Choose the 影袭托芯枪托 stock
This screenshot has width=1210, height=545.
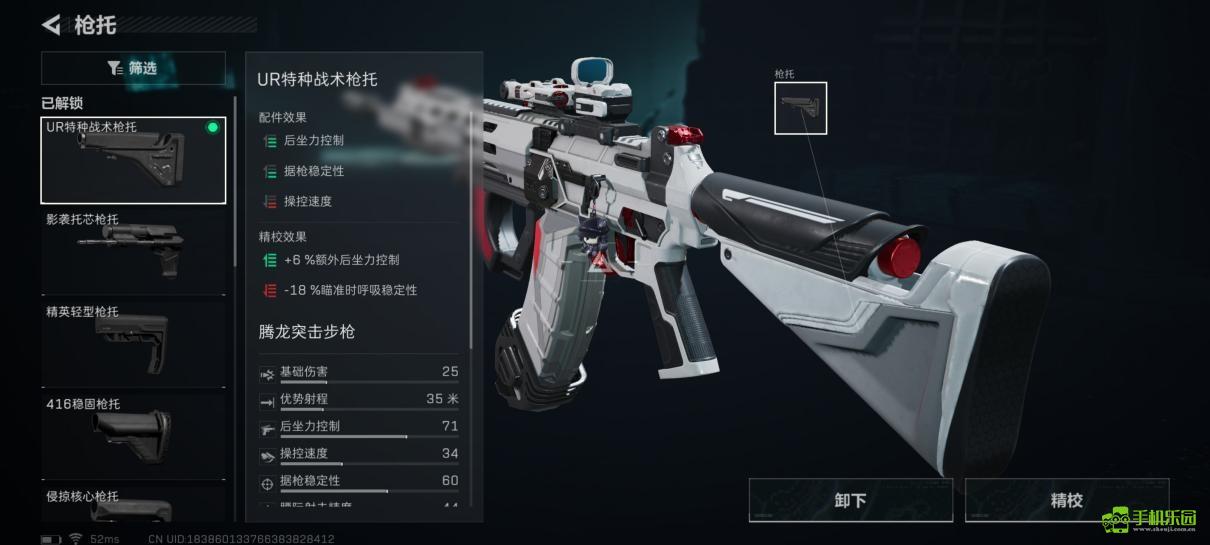coord(133,250)
